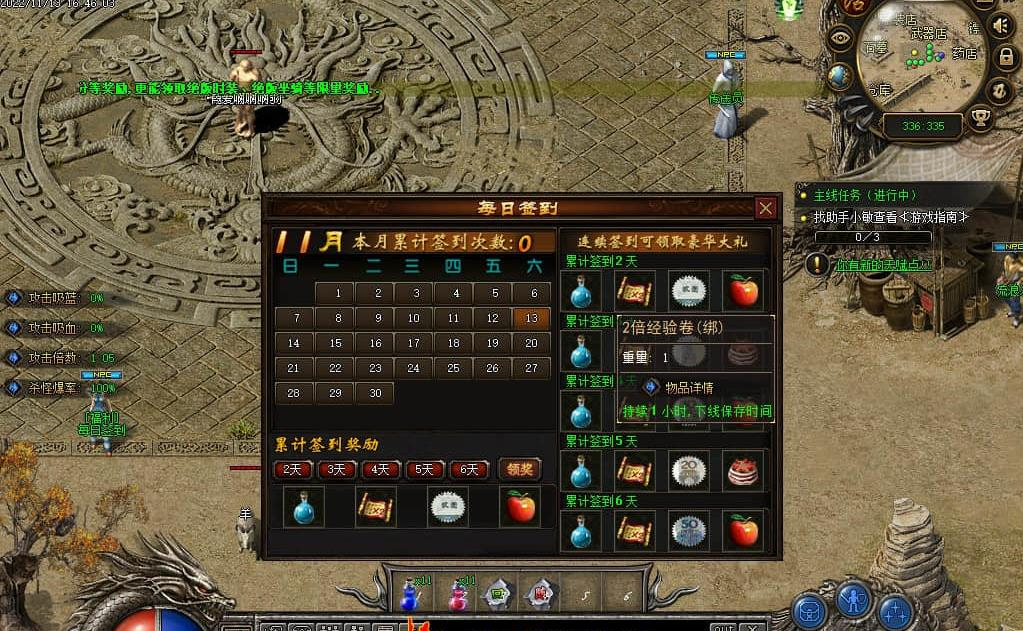This screenshot has height=631, width=1023.
Task: Select the 2天 reward tab
Action: click(x=293, y=470)
